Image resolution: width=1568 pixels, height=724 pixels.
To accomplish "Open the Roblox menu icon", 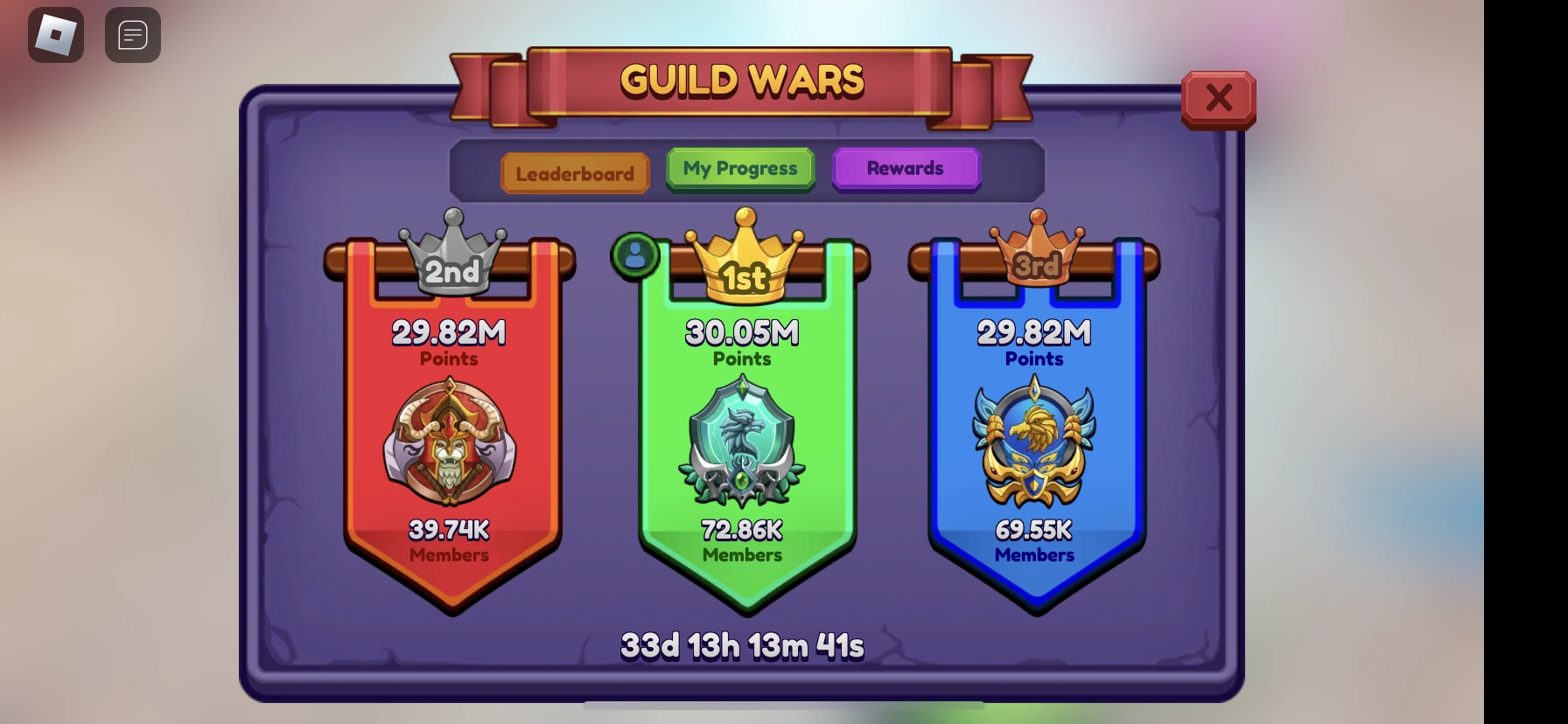I will tap(55, 34).
